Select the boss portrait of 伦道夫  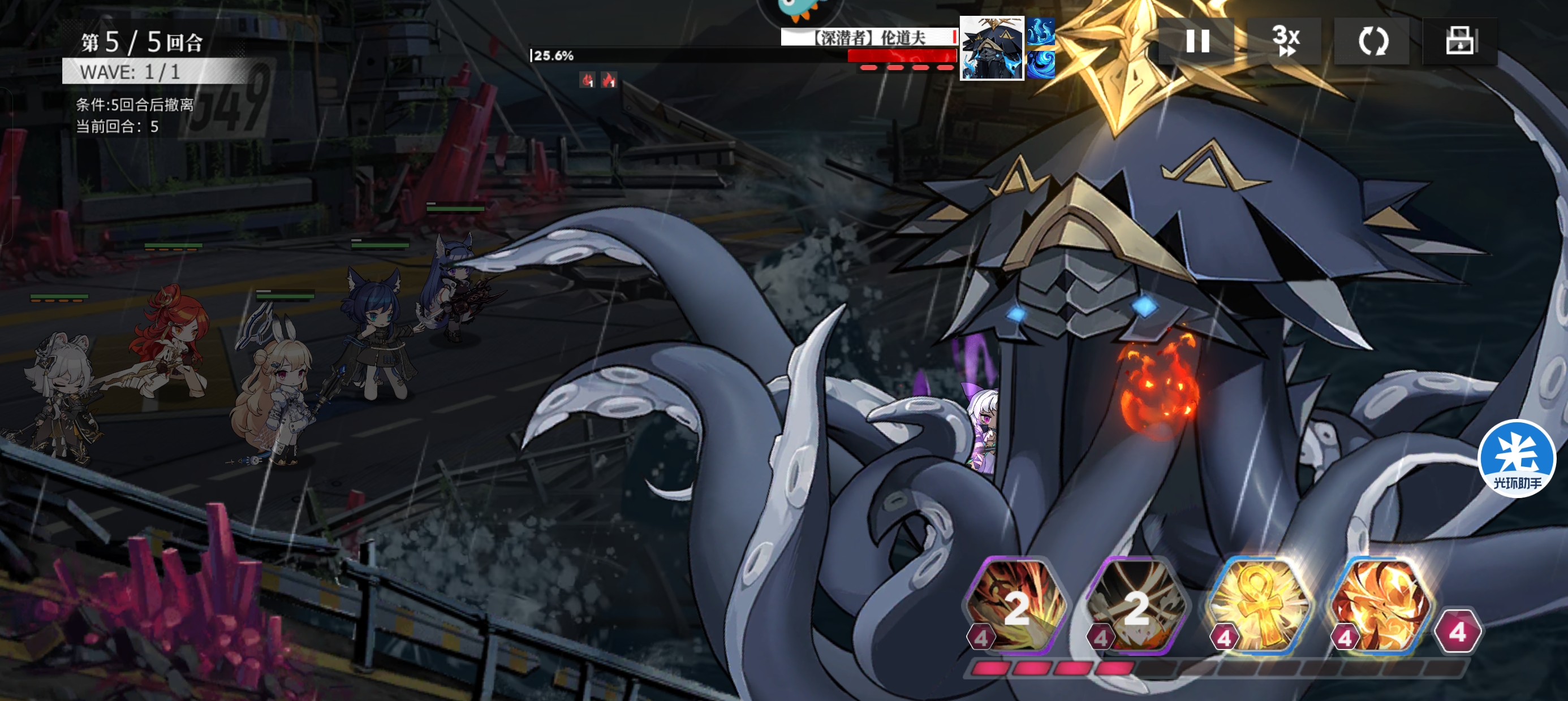pos(992,49)
